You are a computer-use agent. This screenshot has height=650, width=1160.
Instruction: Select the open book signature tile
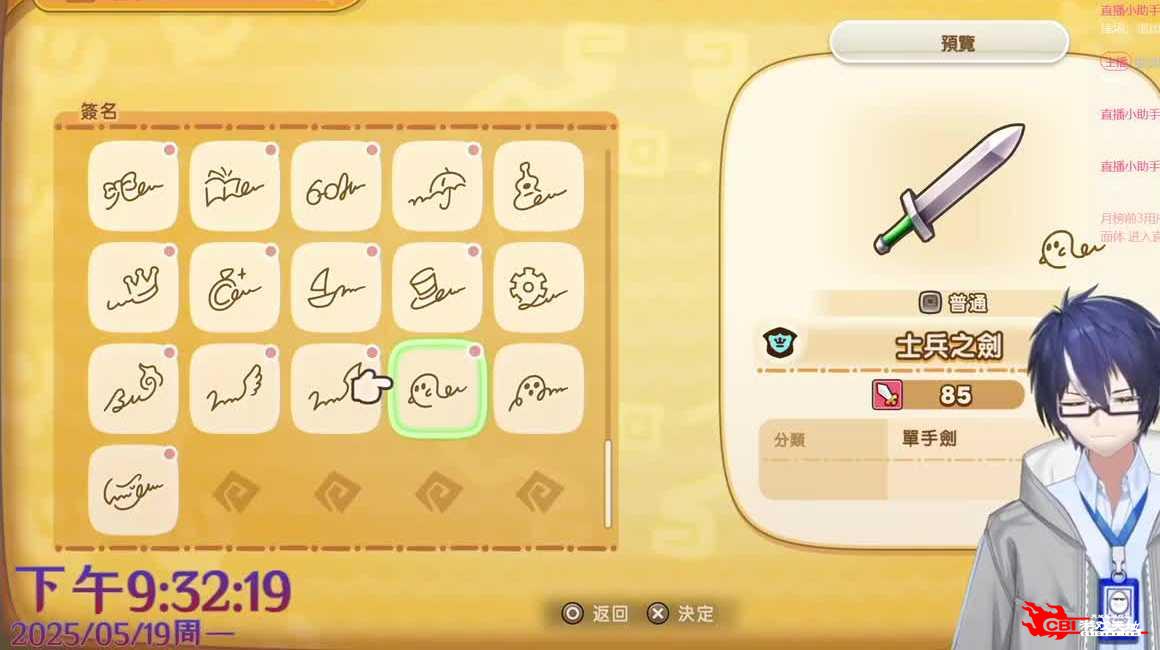[235, 186]
